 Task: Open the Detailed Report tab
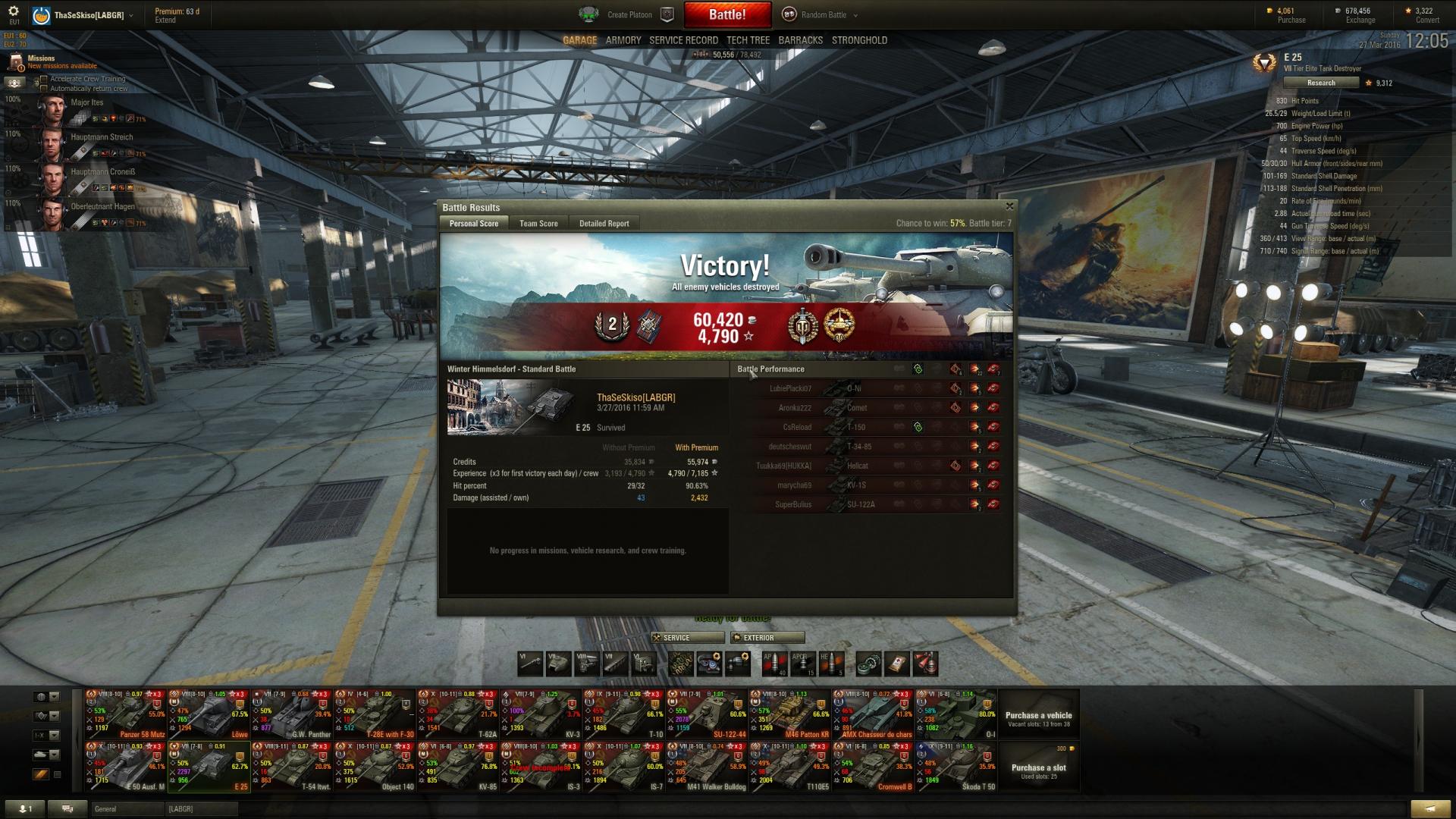(604, 224)
